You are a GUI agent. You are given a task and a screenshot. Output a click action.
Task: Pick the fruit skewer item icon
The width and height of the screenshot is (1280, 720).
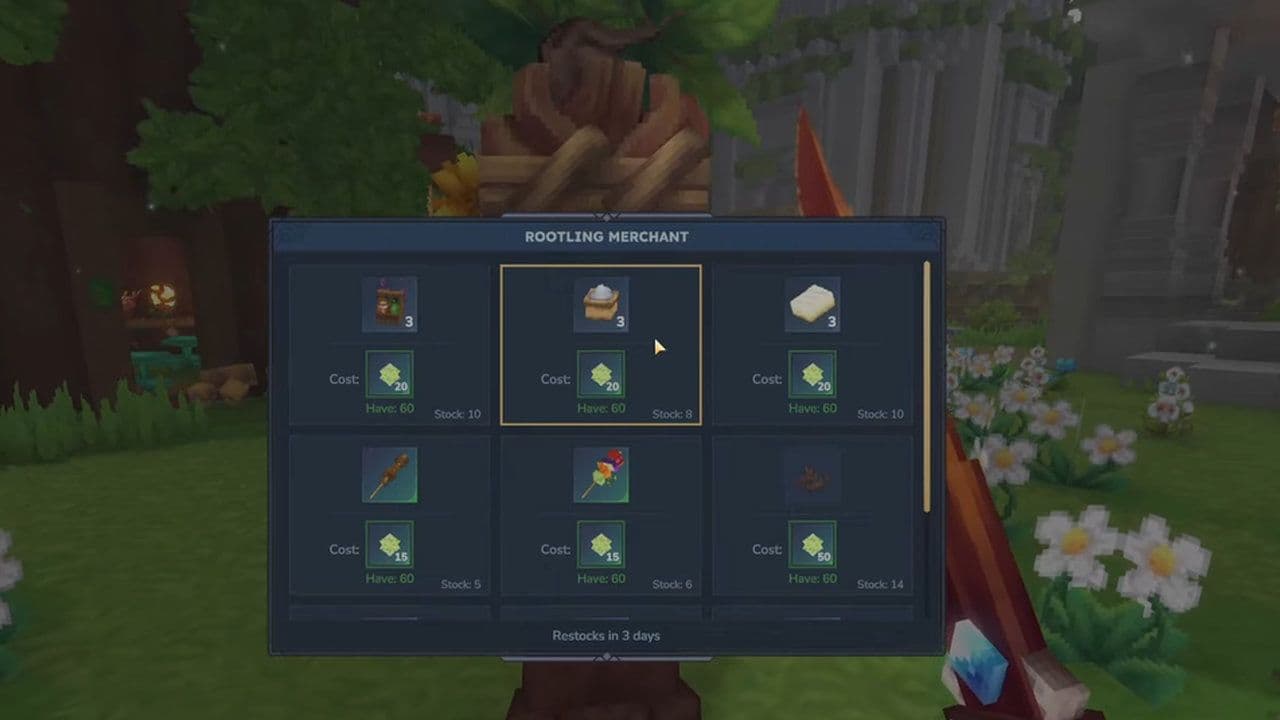(x=601, y=475)
